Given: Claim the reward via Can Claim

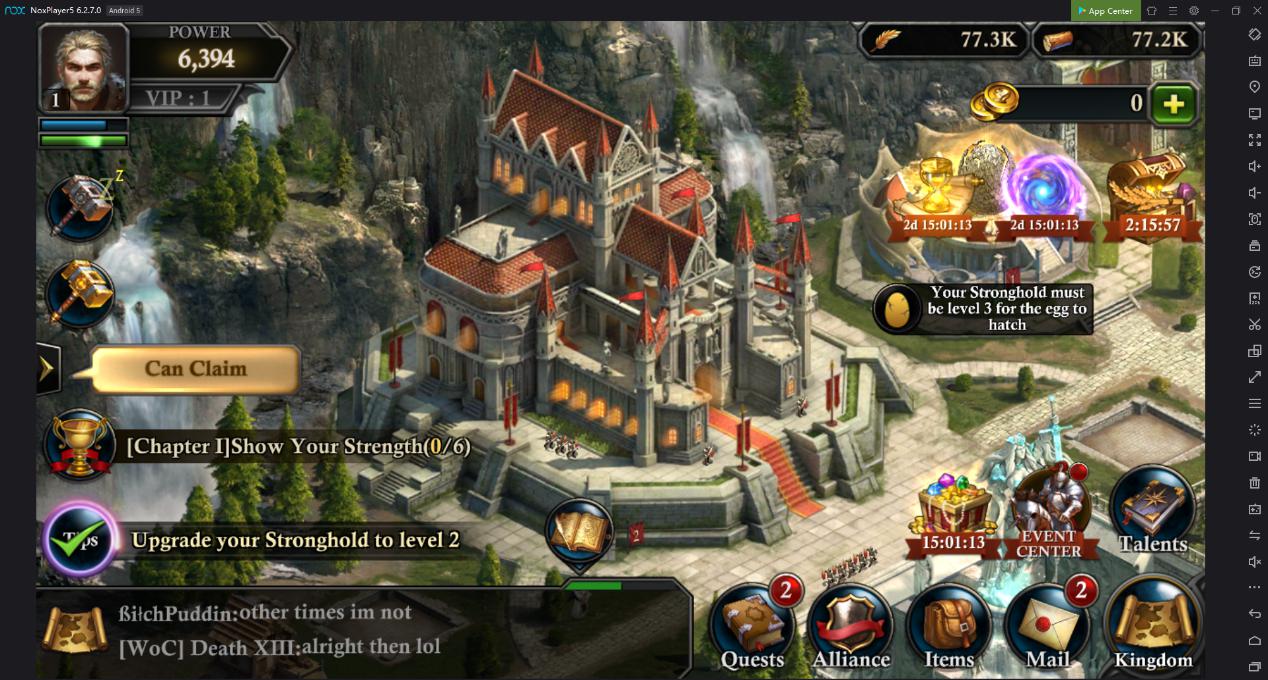Looking at the screenshot, I should point(196,369).
